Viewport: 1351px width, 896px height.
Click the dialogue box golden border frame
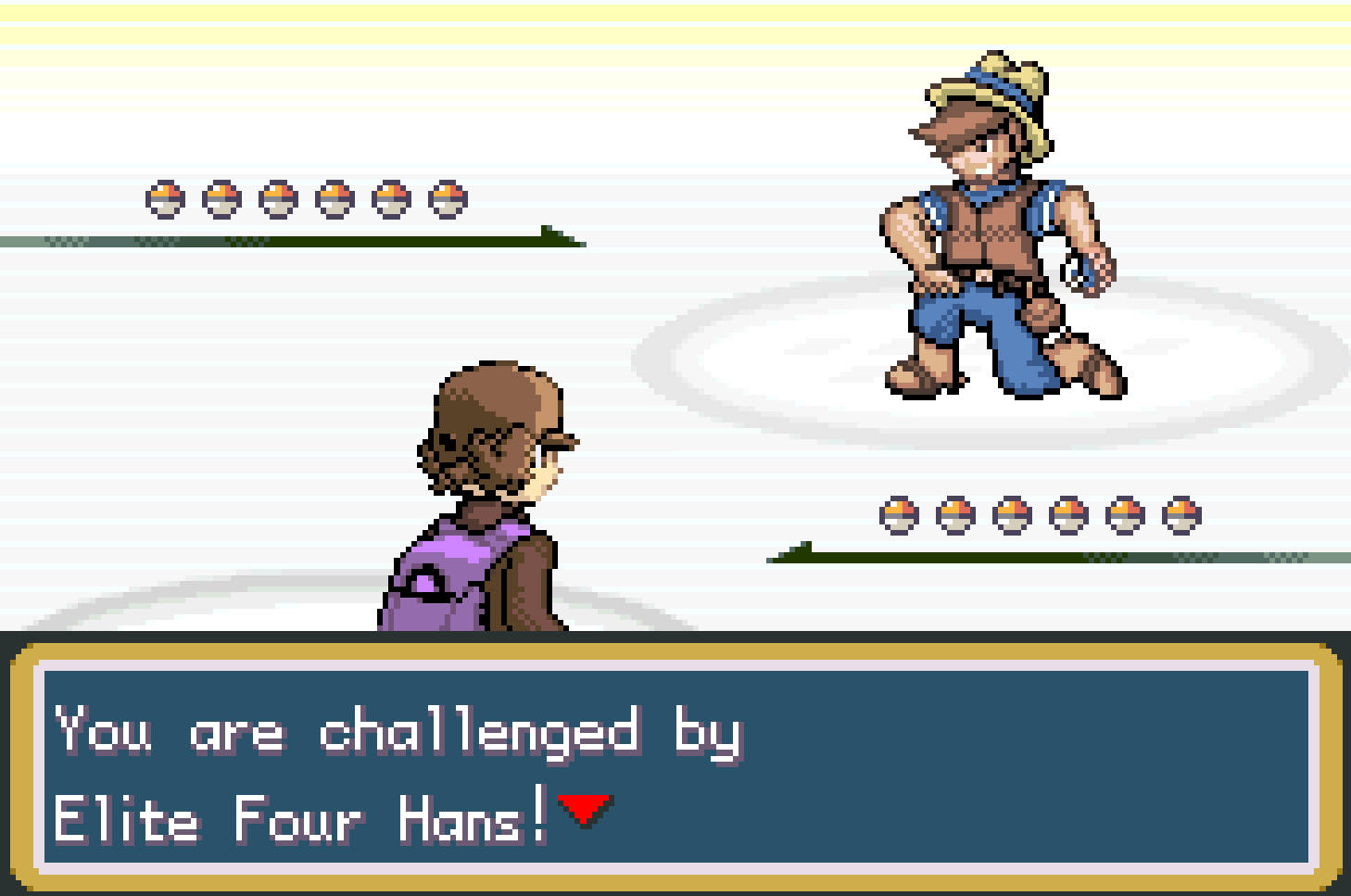point(675,651)
